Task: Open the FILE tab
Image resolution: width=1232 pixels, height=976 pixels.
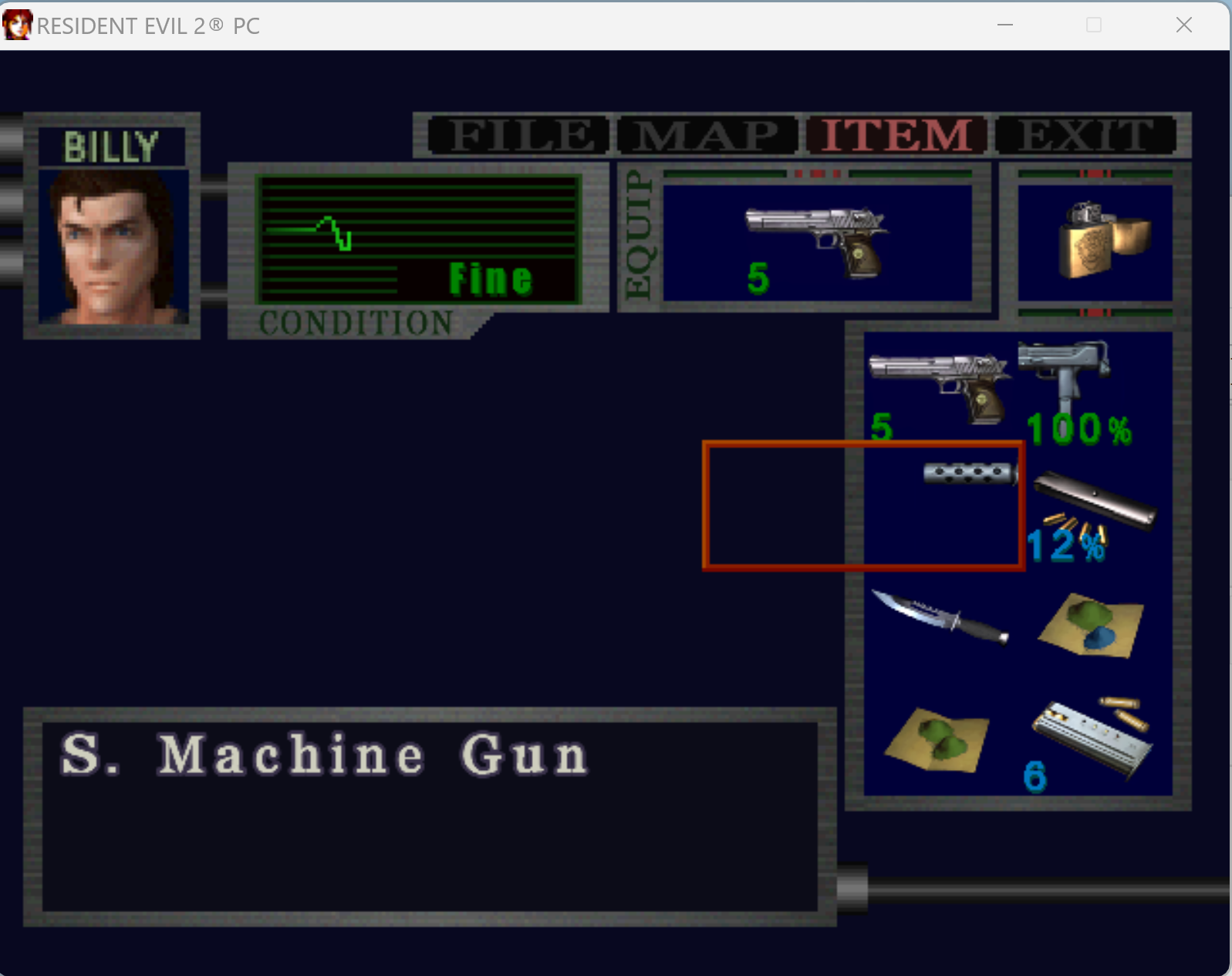Action: point(517,136)
